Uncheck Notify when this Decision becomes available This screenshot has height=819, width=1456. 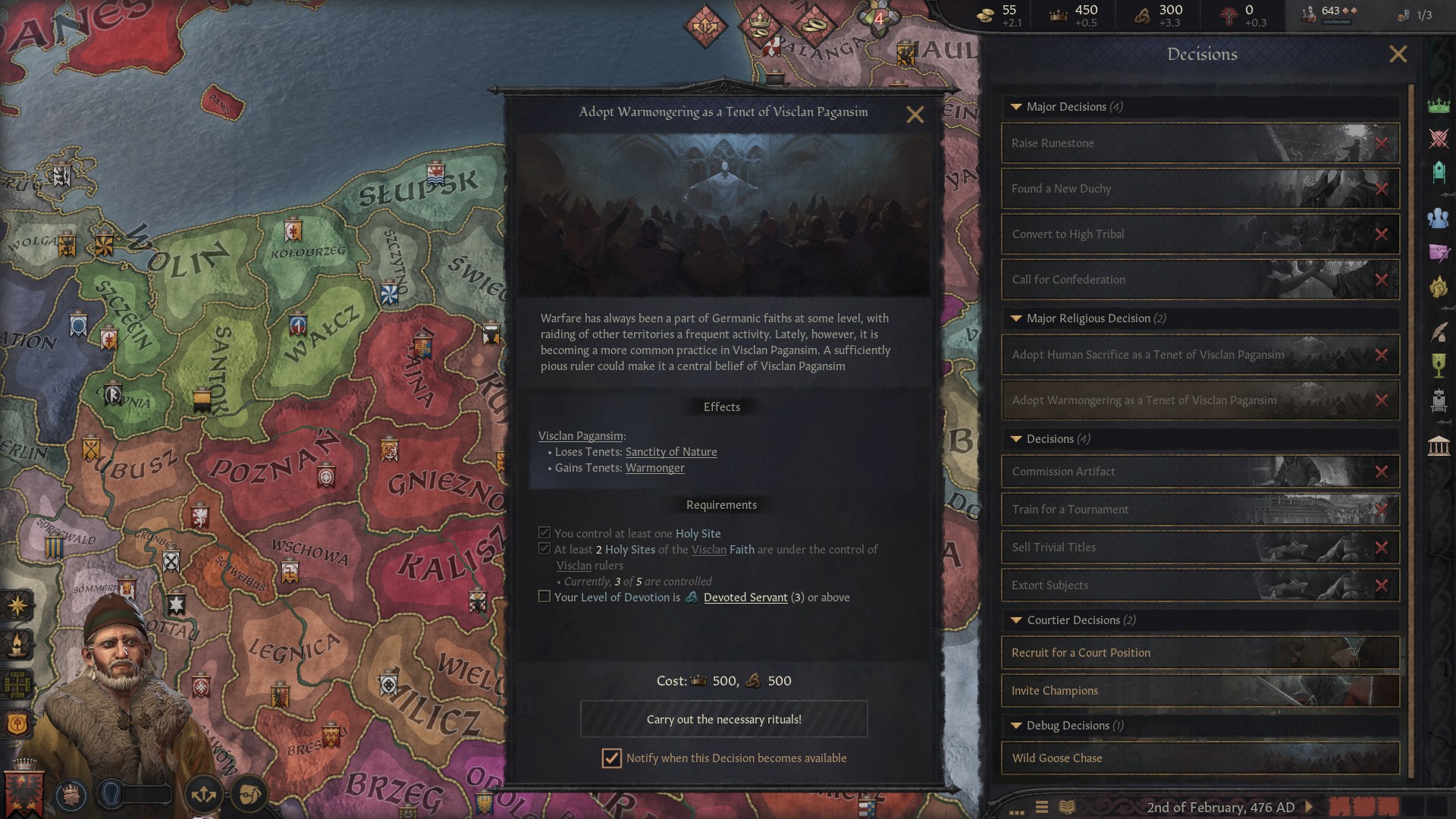click(x=611, y=758)
